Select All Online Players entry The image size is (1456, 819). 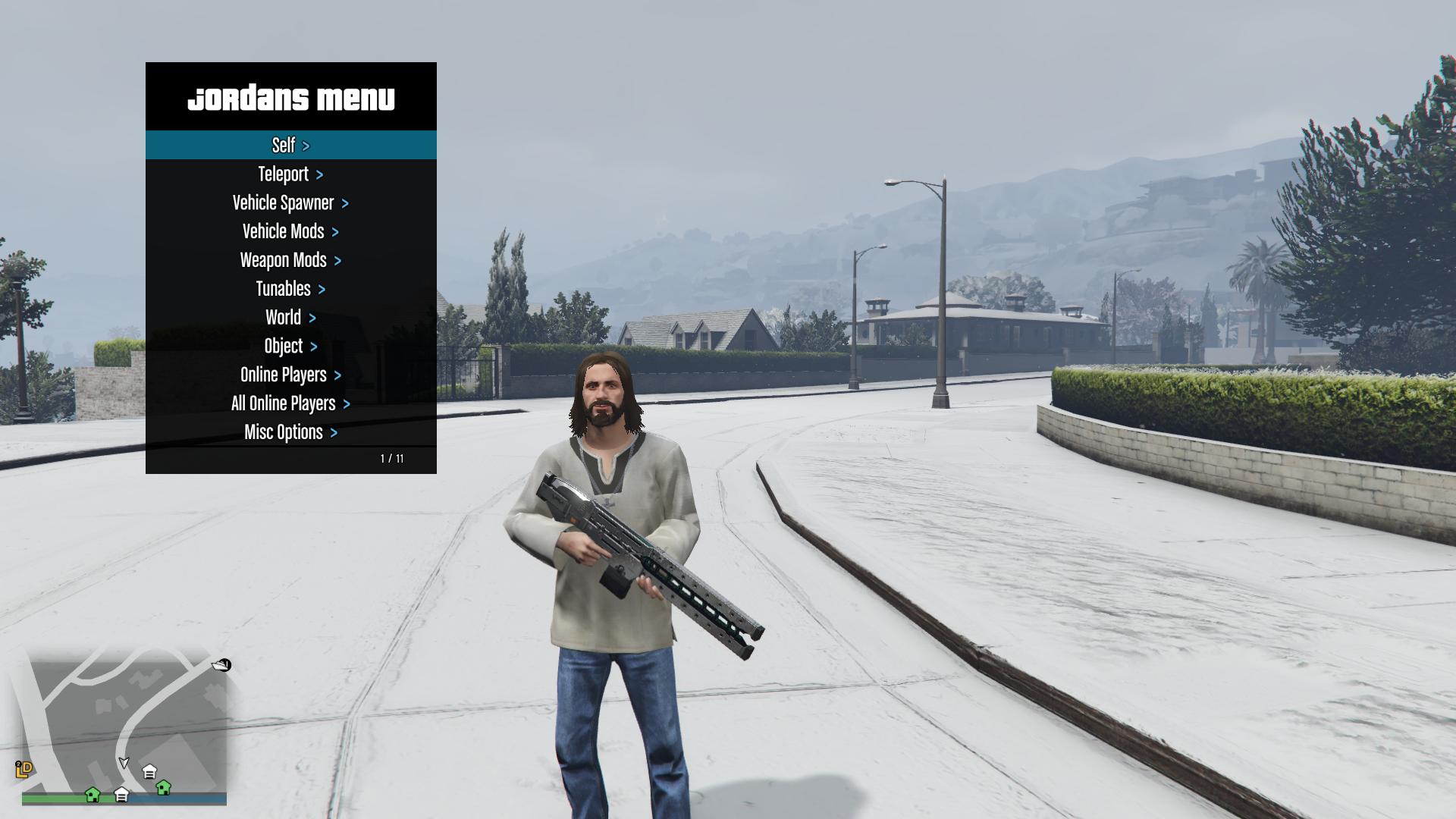tap(290, 403)
